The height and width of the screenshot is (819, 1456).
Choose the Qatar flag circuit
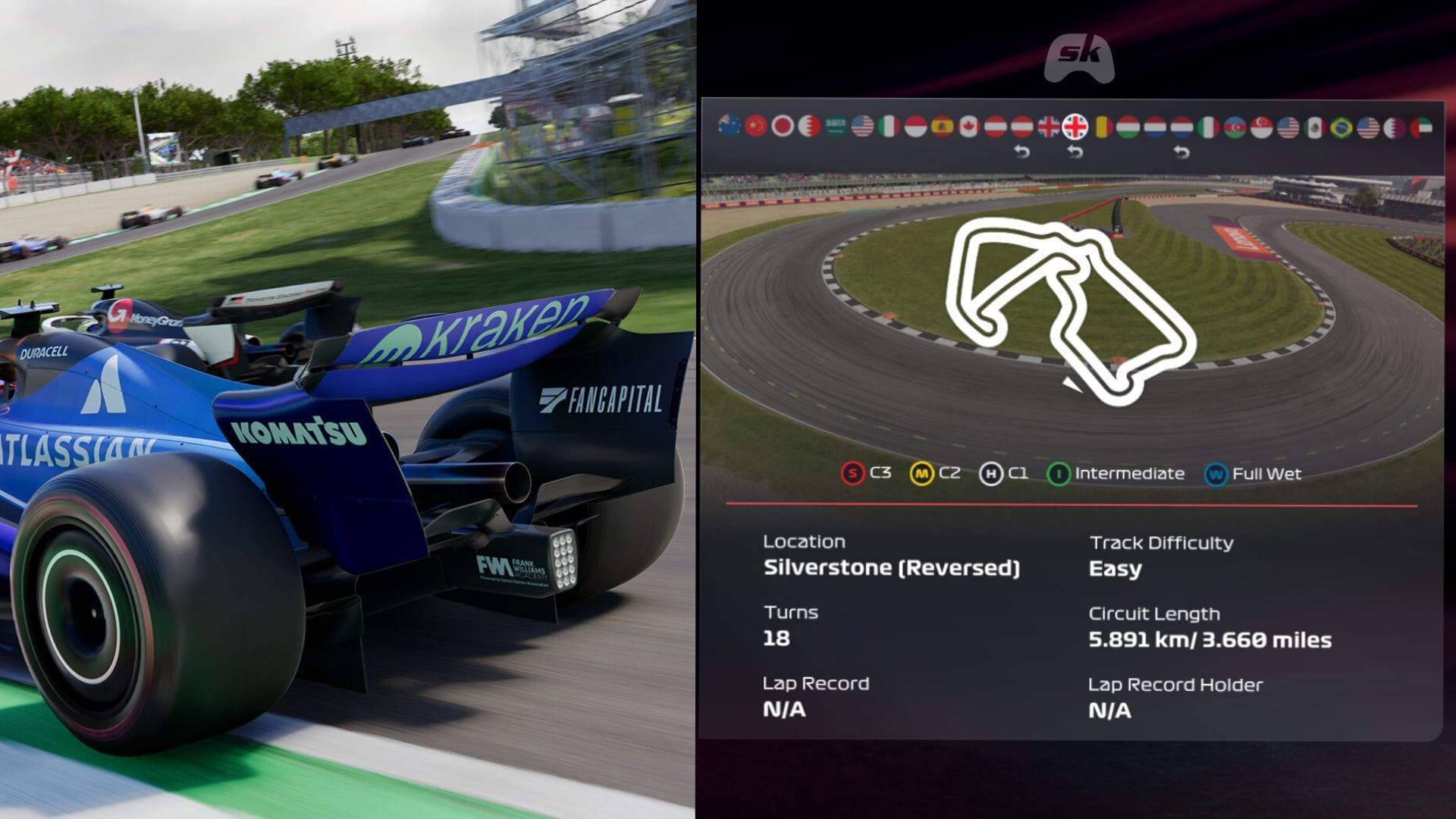coord(1395,126)
